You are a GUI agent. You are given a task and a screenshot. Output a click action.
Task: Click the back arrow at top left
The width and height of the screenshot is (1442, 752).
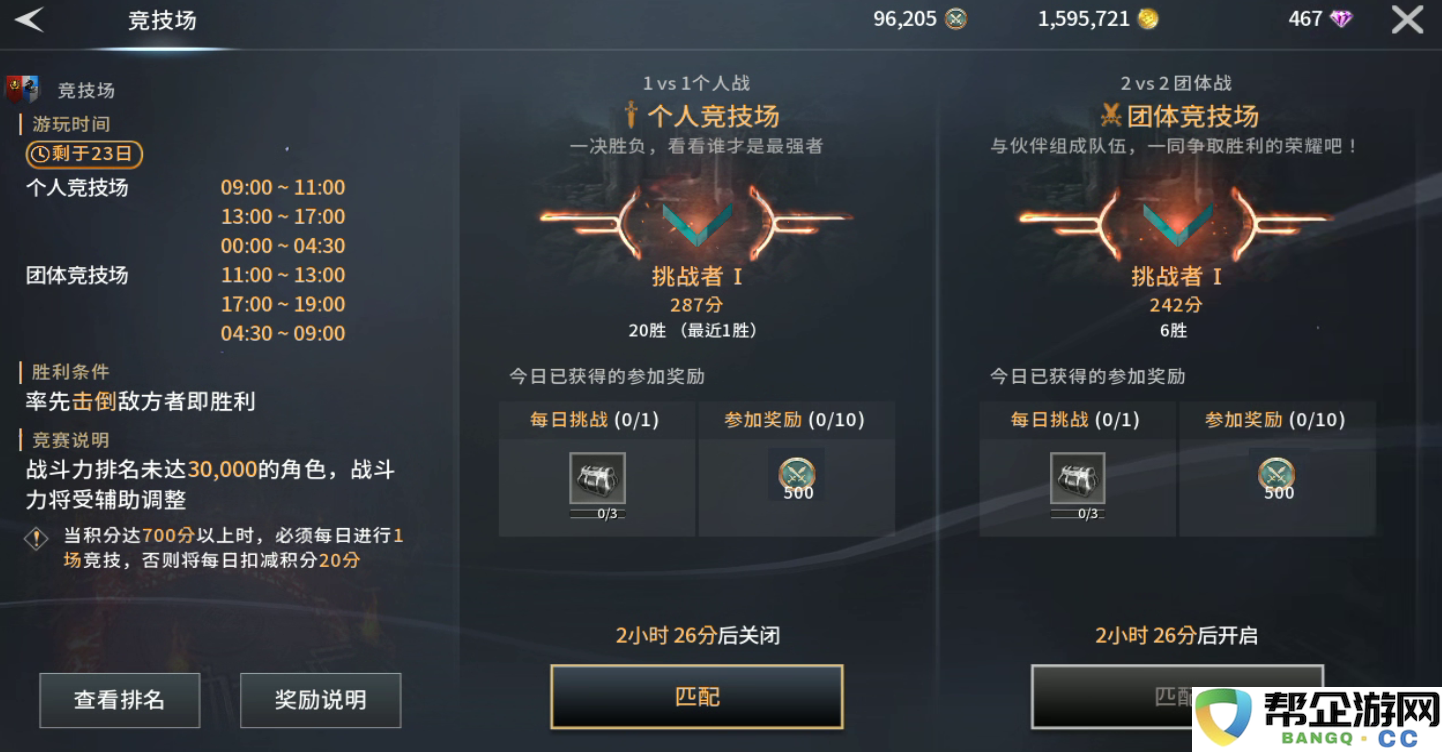[30, 18]
